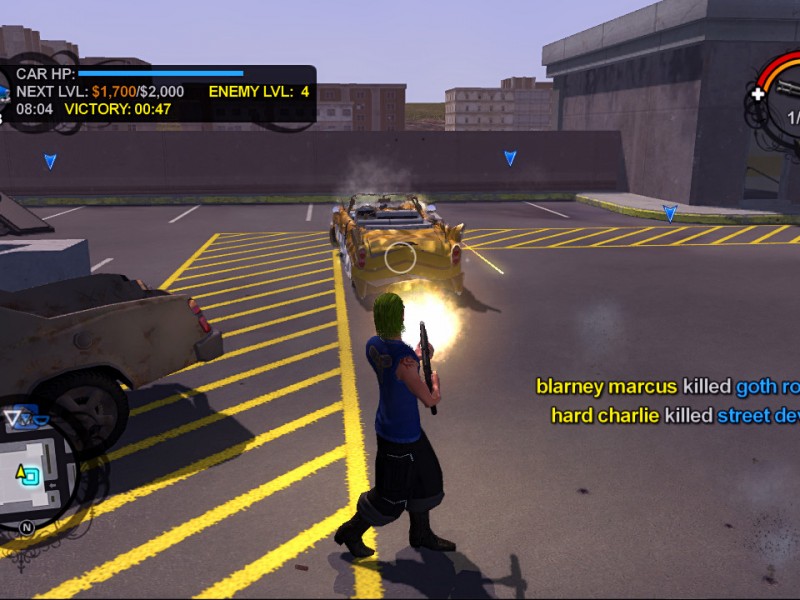800x600 pixels.
Task: Click the circular minimap
Action: [32, 472]
